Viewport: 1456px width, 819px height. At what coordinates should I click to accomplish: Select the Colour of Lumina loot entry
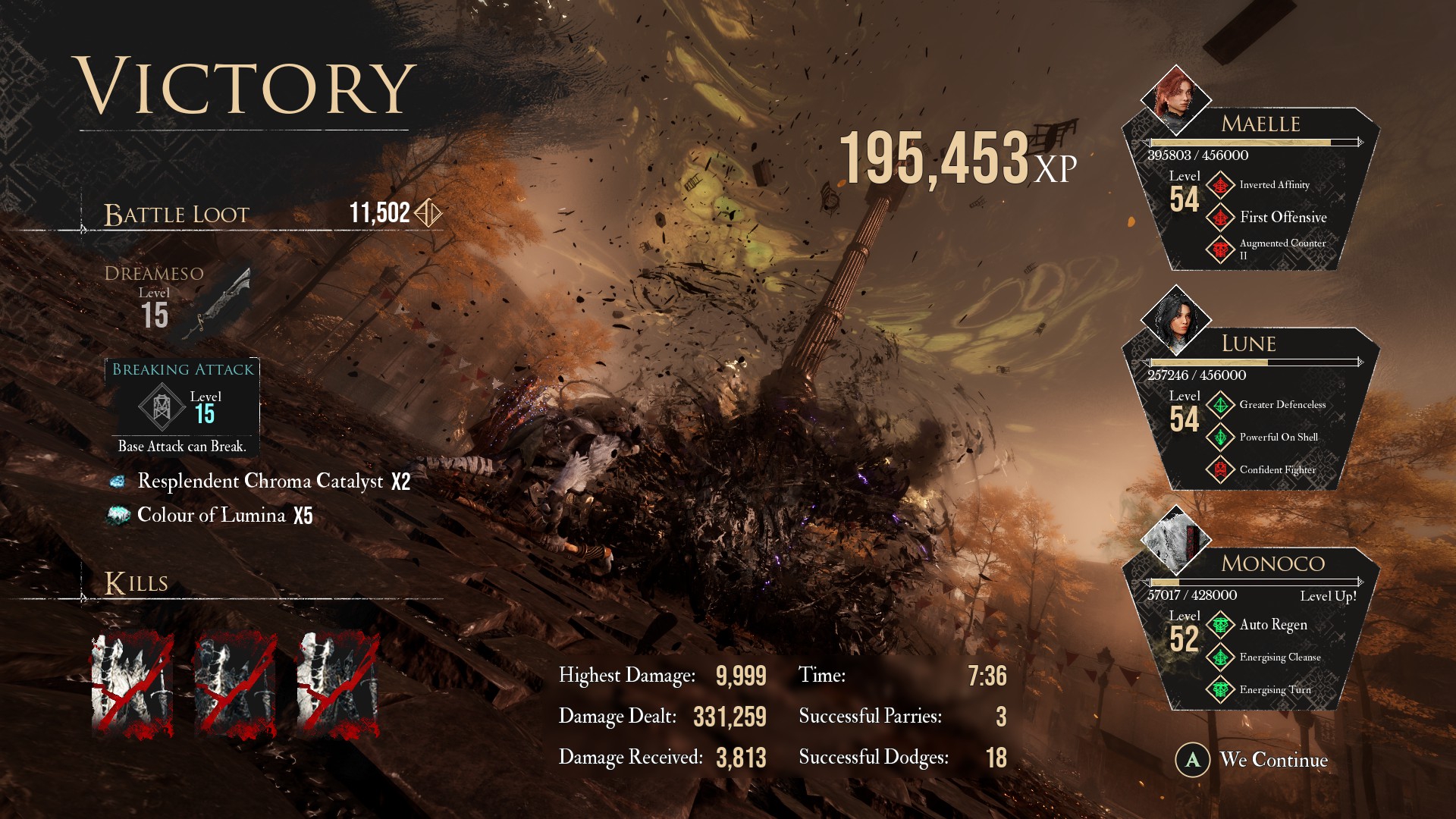[x=211, y=516]
